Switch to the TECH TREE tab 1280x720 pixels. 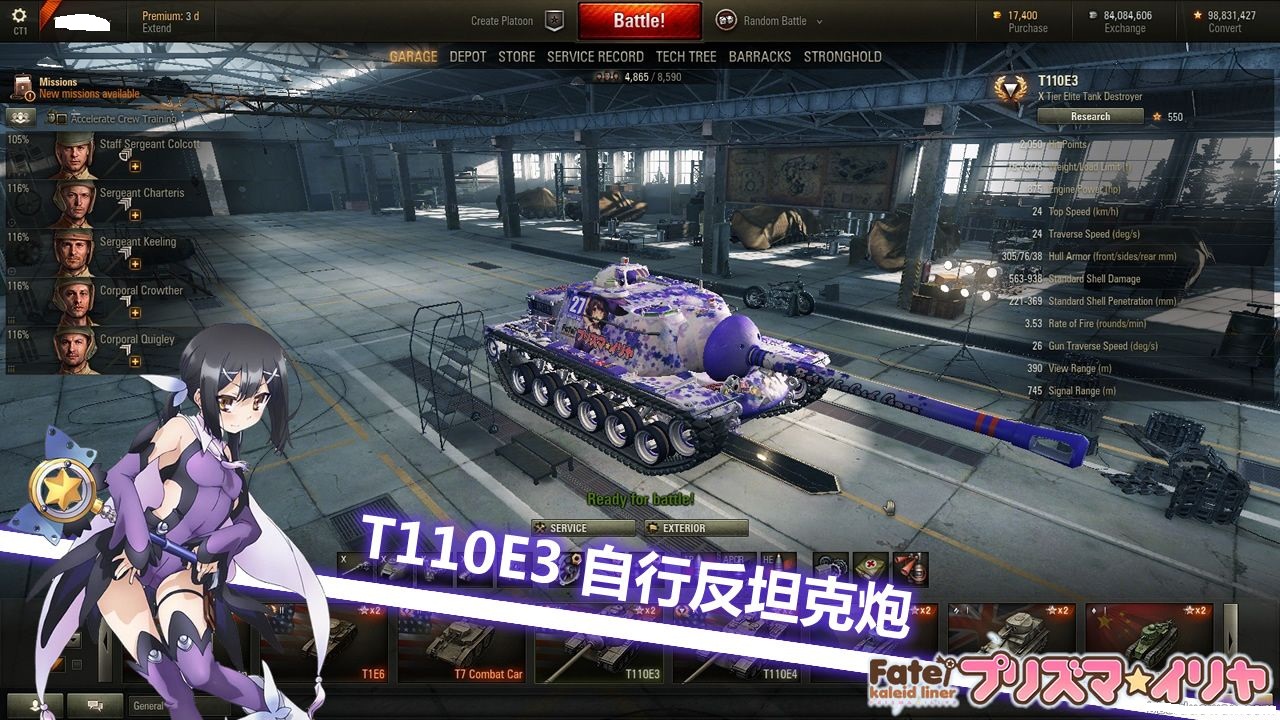[687, 57]
